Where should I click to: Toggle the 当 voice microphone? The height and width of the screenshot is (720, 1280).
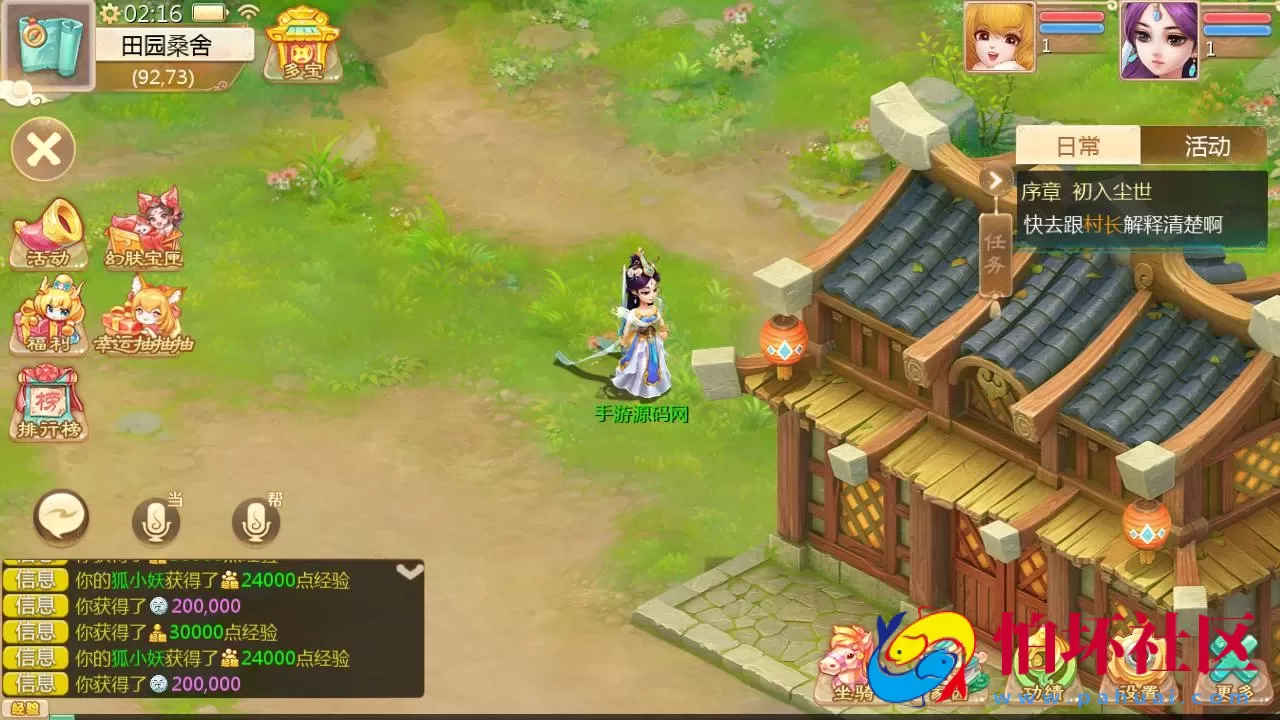(155, 521)
